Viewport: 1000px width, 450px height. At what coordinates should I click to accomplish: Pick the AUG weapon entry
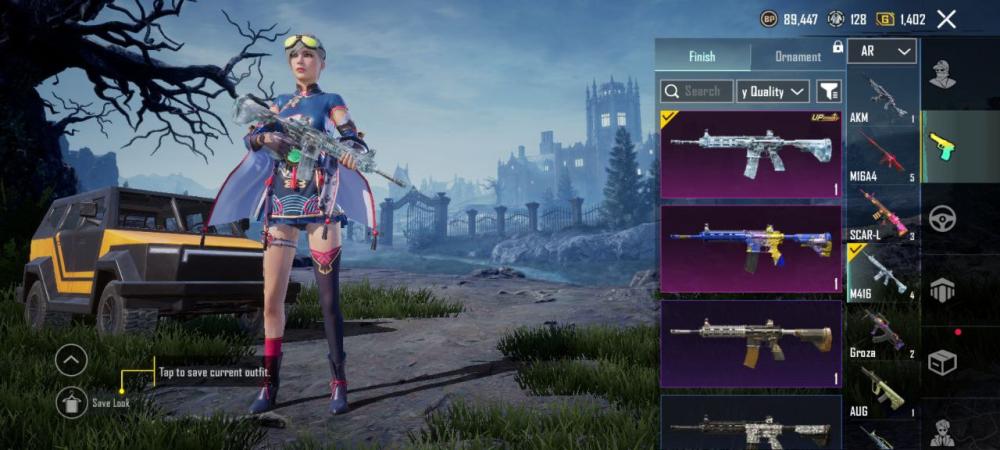(882, 390)
